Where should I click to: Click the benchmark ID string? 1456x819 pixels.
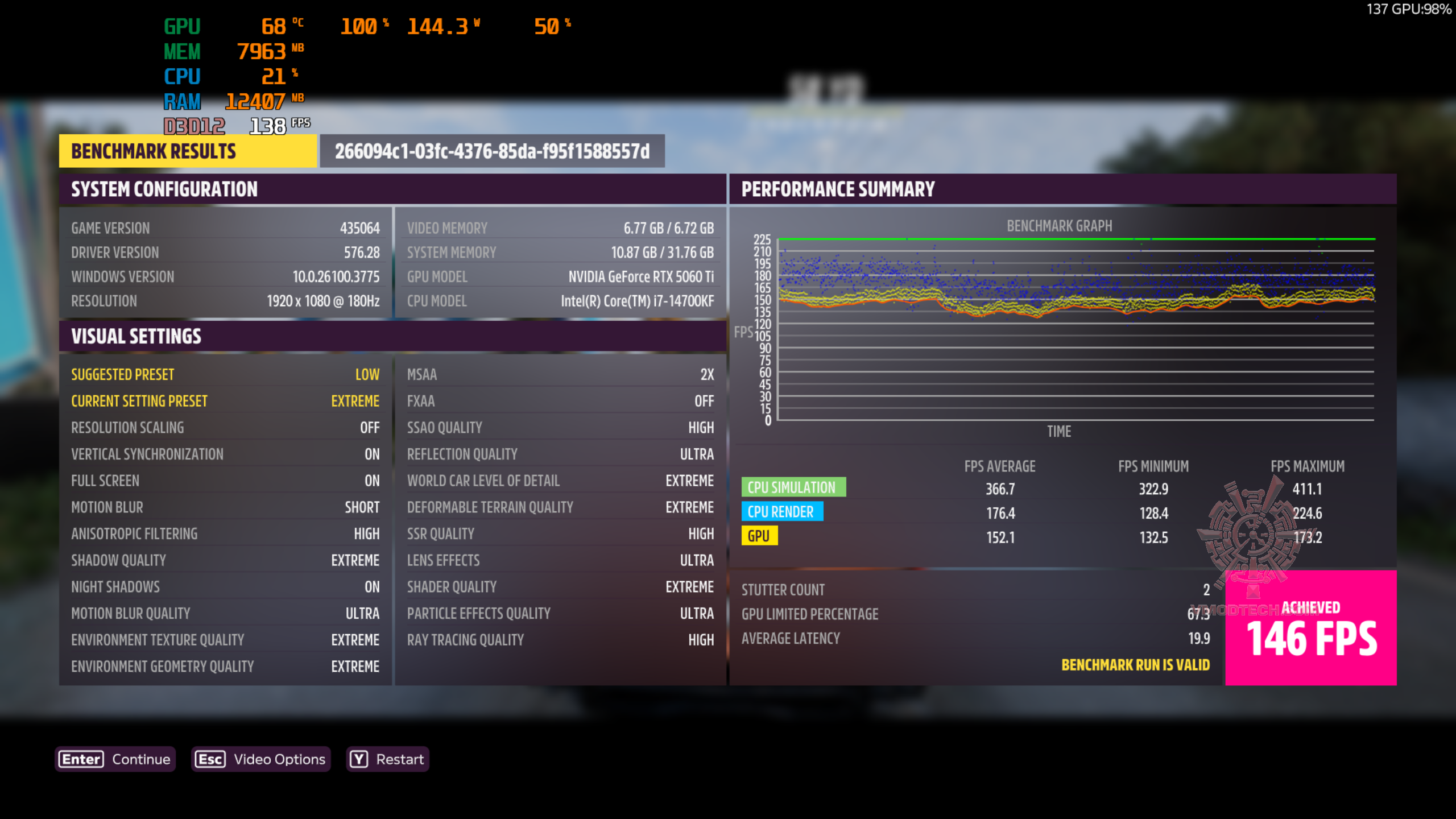[491, 151]
